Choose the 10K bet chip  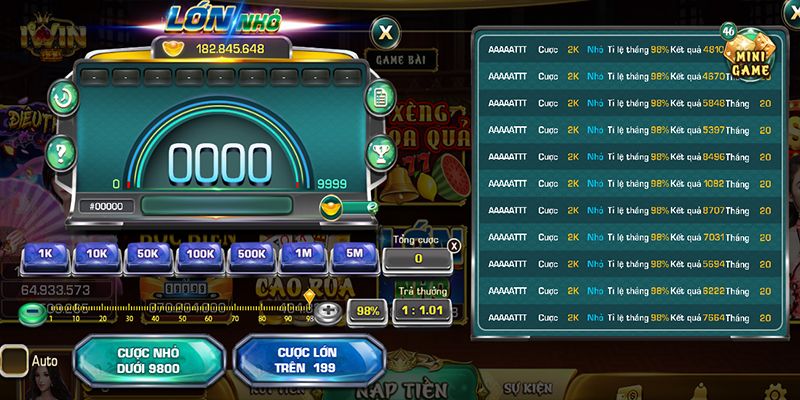coord(97,255)
